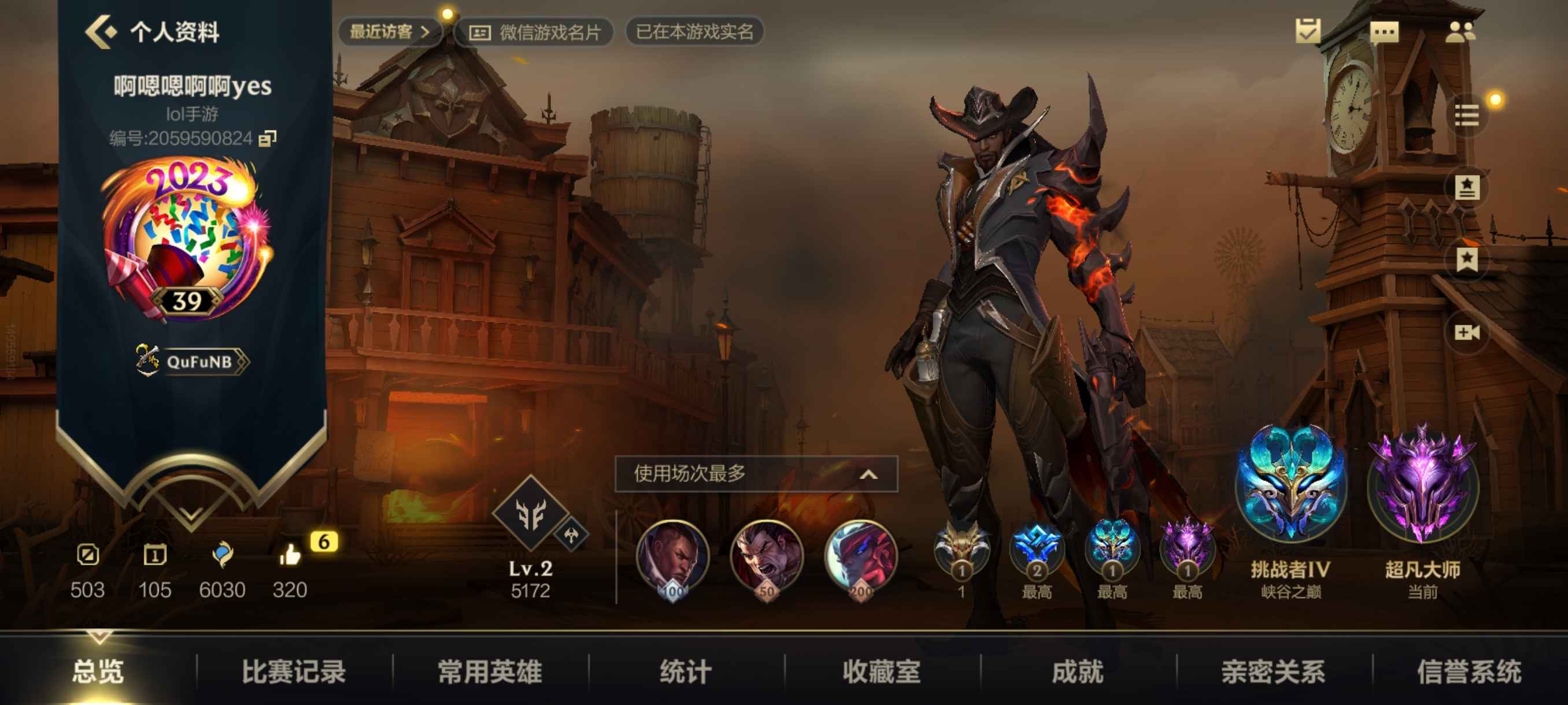Switch to the 比赛记录 tab
The image size is (1568, 705).
pos(293,671)
